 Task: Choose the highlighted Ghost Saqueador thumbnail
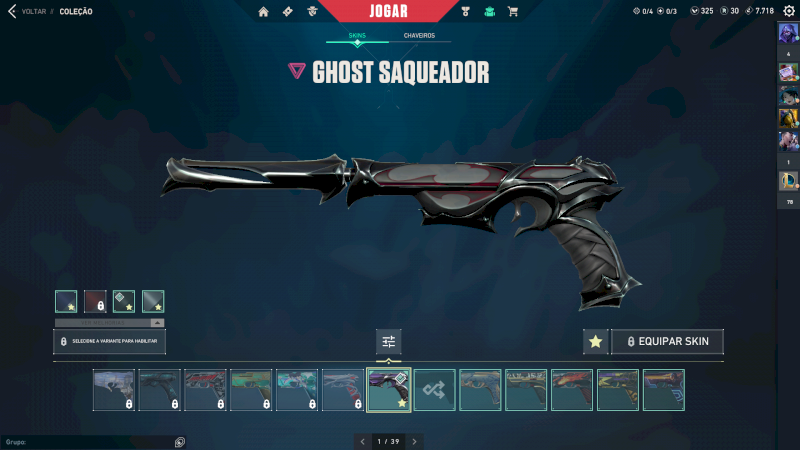click(x=388, y=390)
